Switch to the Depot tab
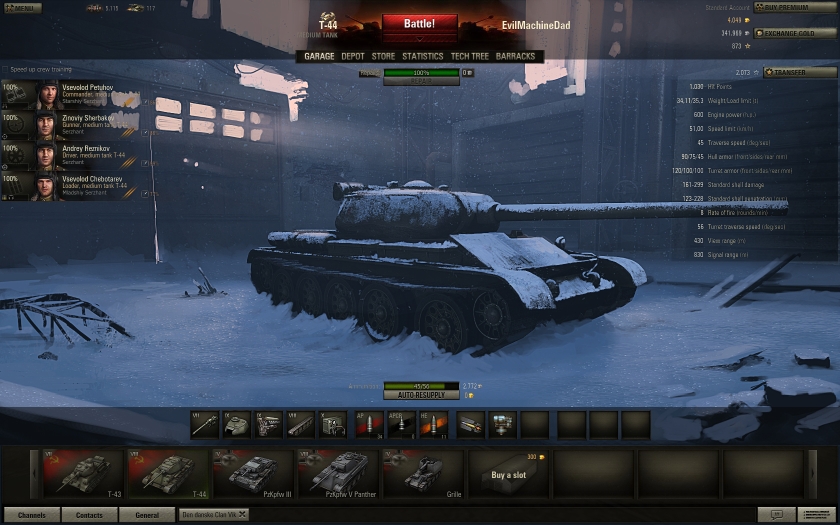This screenshot has height=525, width=840. (353, 57)
